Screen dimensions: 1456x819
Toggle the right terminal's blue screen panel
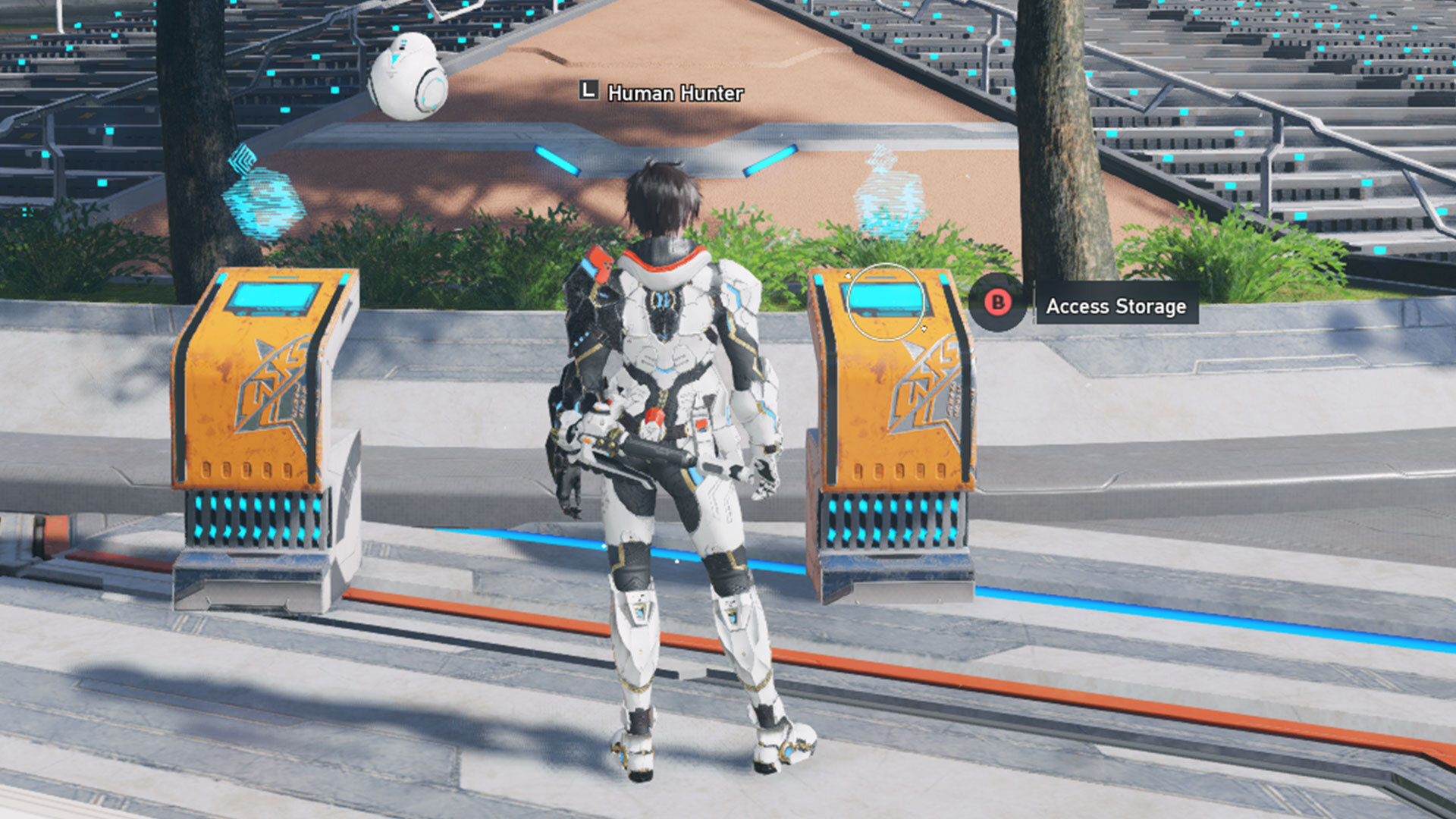887,297
